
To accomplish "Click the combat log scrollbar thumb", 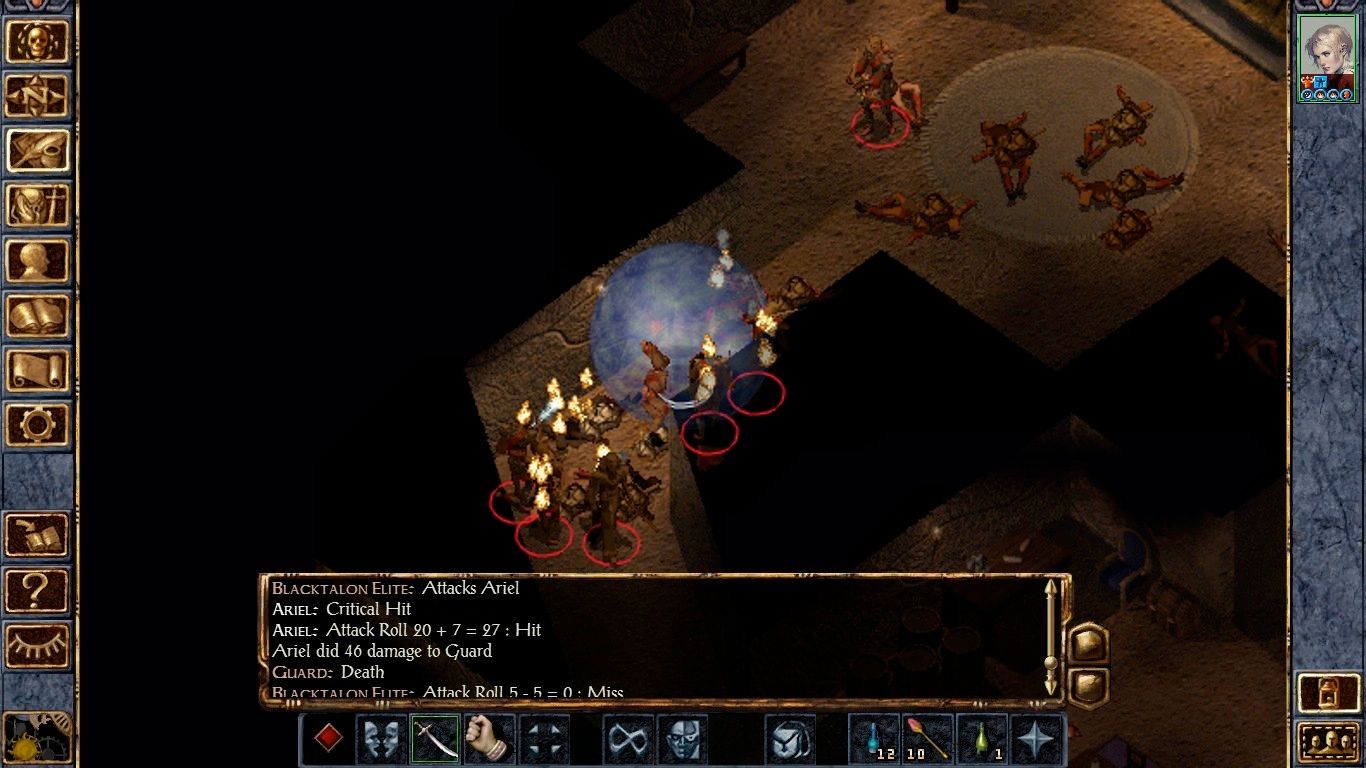I will pos(1050,662).
